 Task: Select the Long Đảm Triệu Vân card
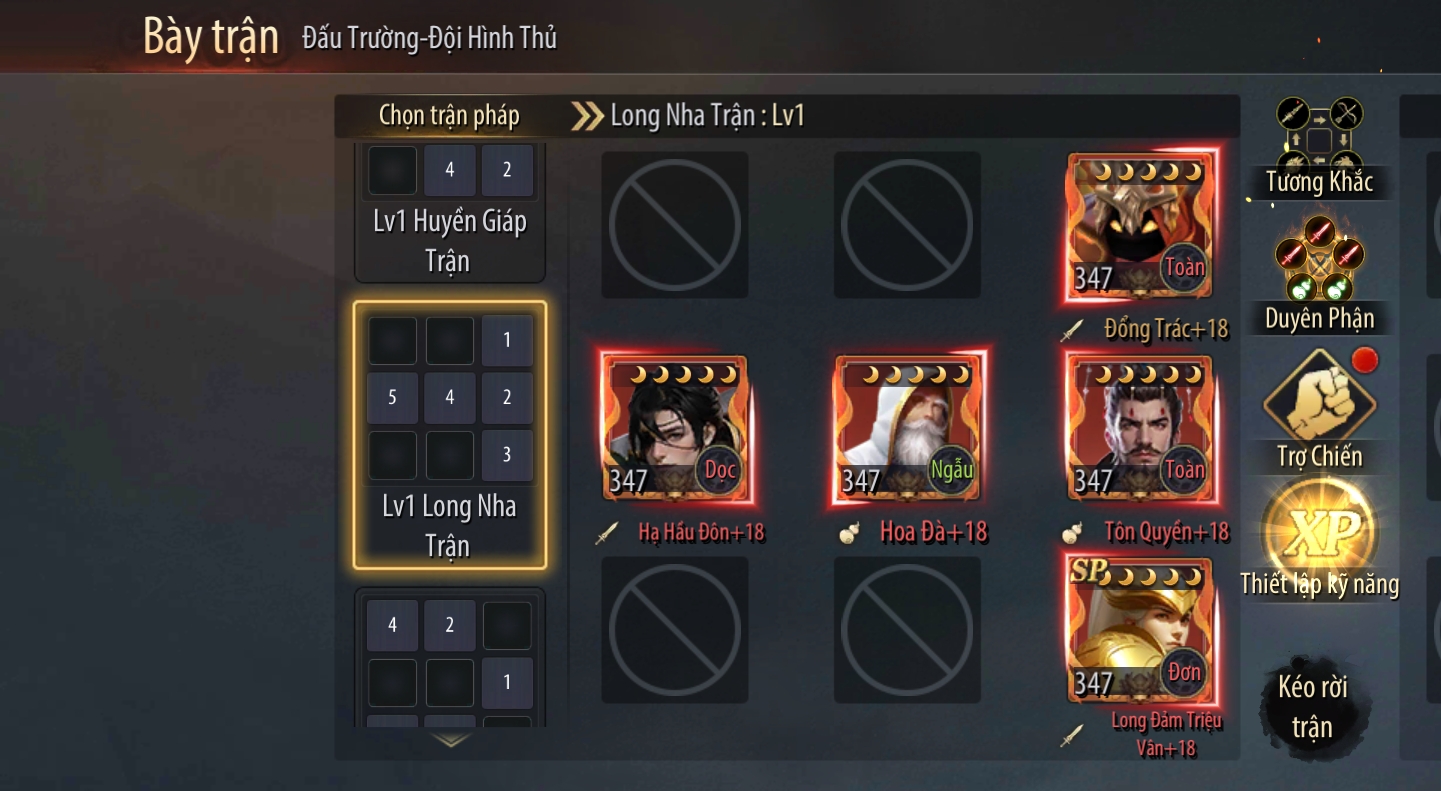[x=1141, y=632]
